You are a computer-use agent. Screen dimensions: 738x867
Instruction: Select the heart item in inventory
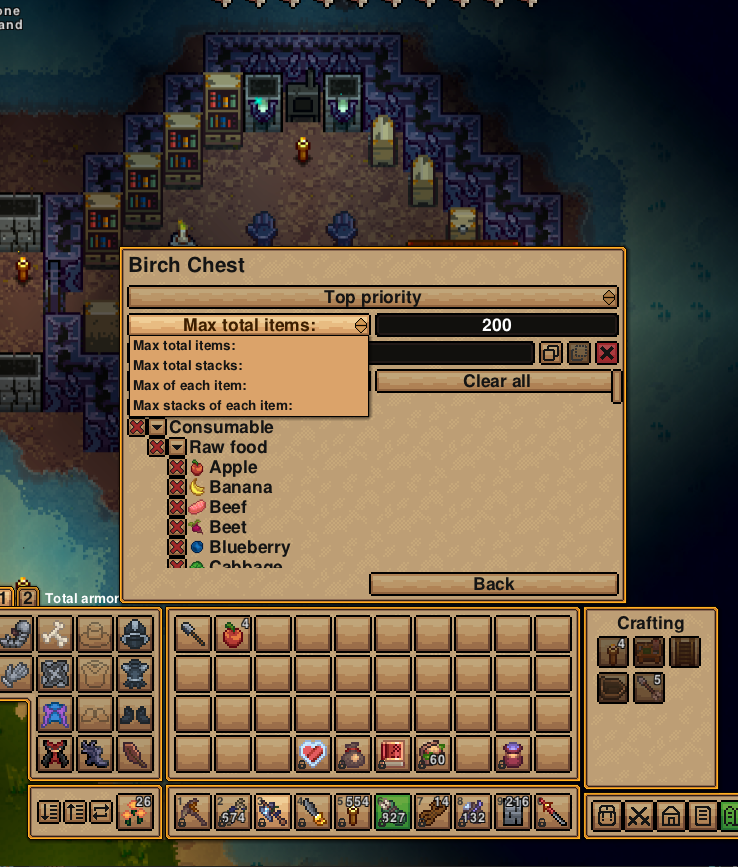(x=313, y=753)
